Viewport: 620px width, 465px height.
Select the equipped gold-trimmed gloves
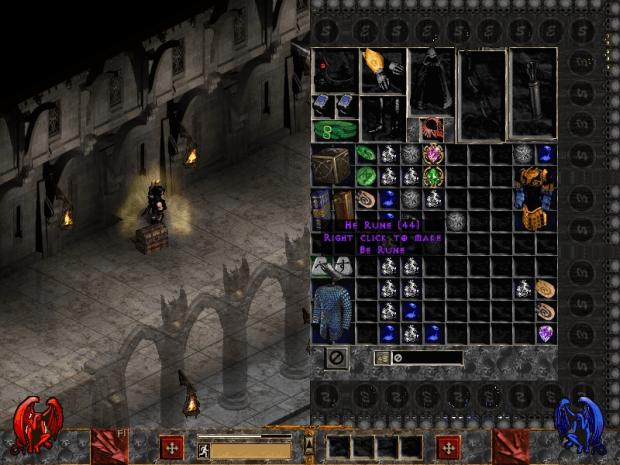coord(383,70)
